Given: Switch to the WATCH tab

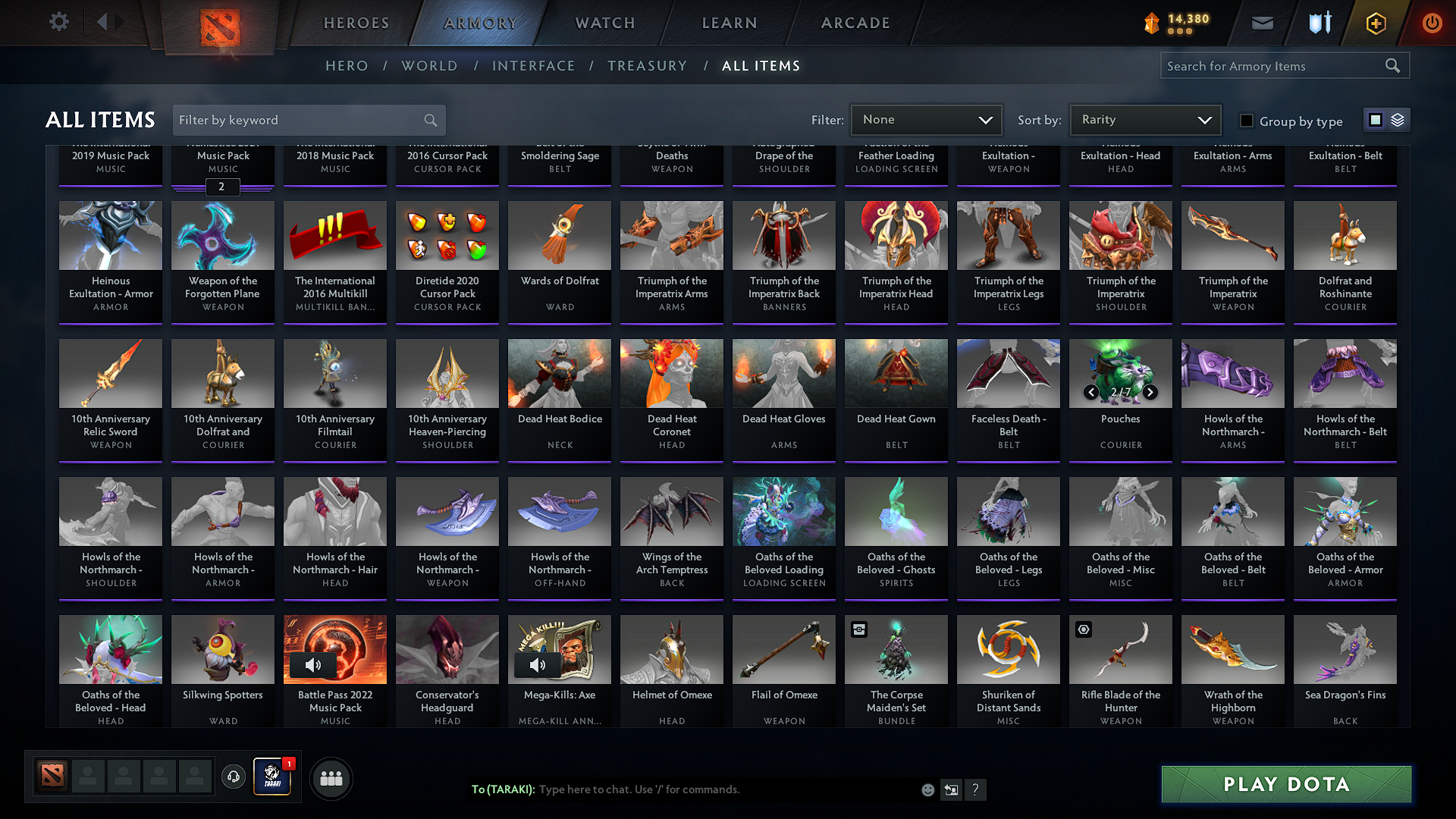Looking at the screenshot, I should coord(604,23).
